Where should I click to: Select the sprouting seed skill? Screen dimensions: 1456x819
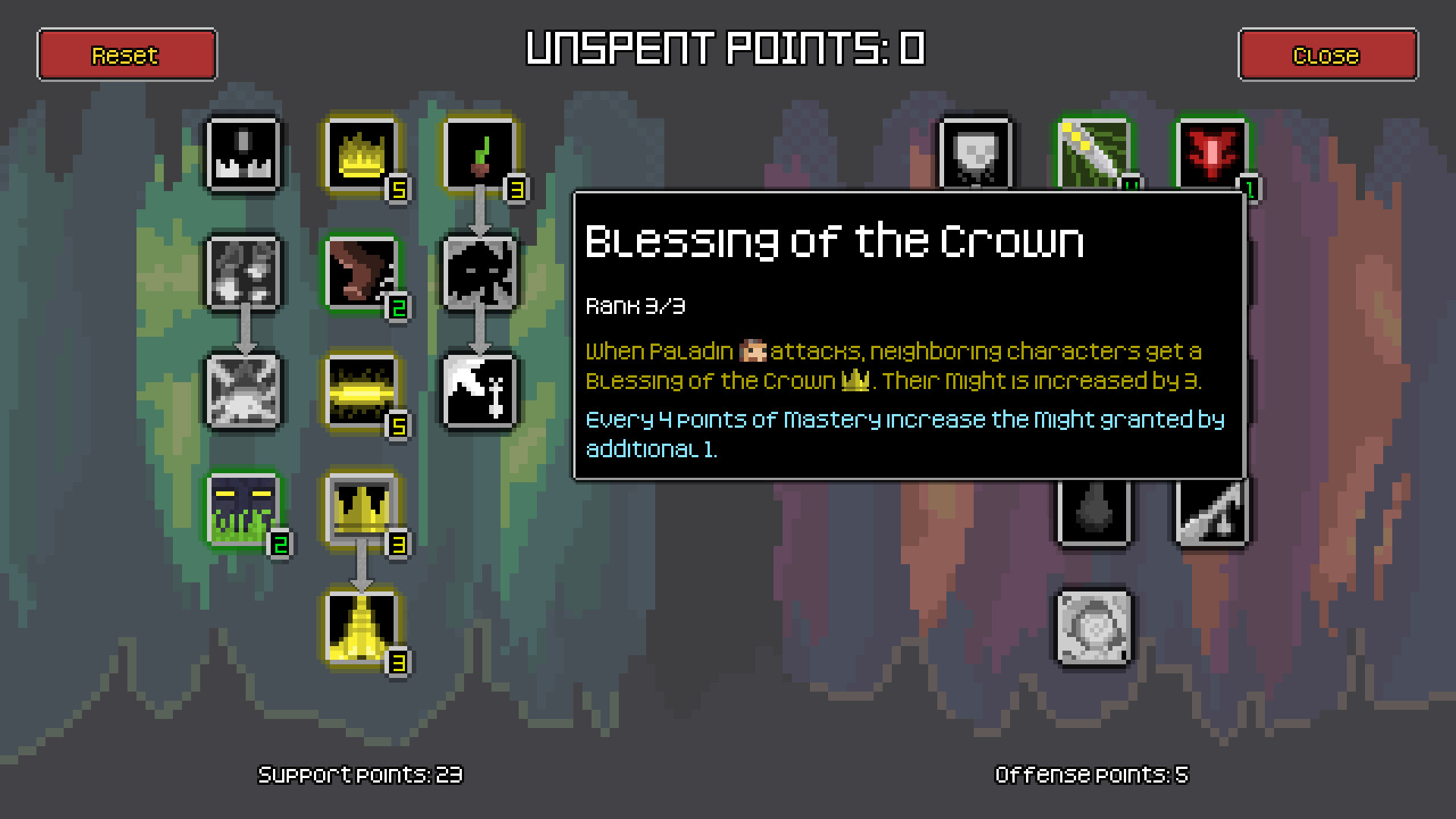pyautogui.click(x=481, y=155)
